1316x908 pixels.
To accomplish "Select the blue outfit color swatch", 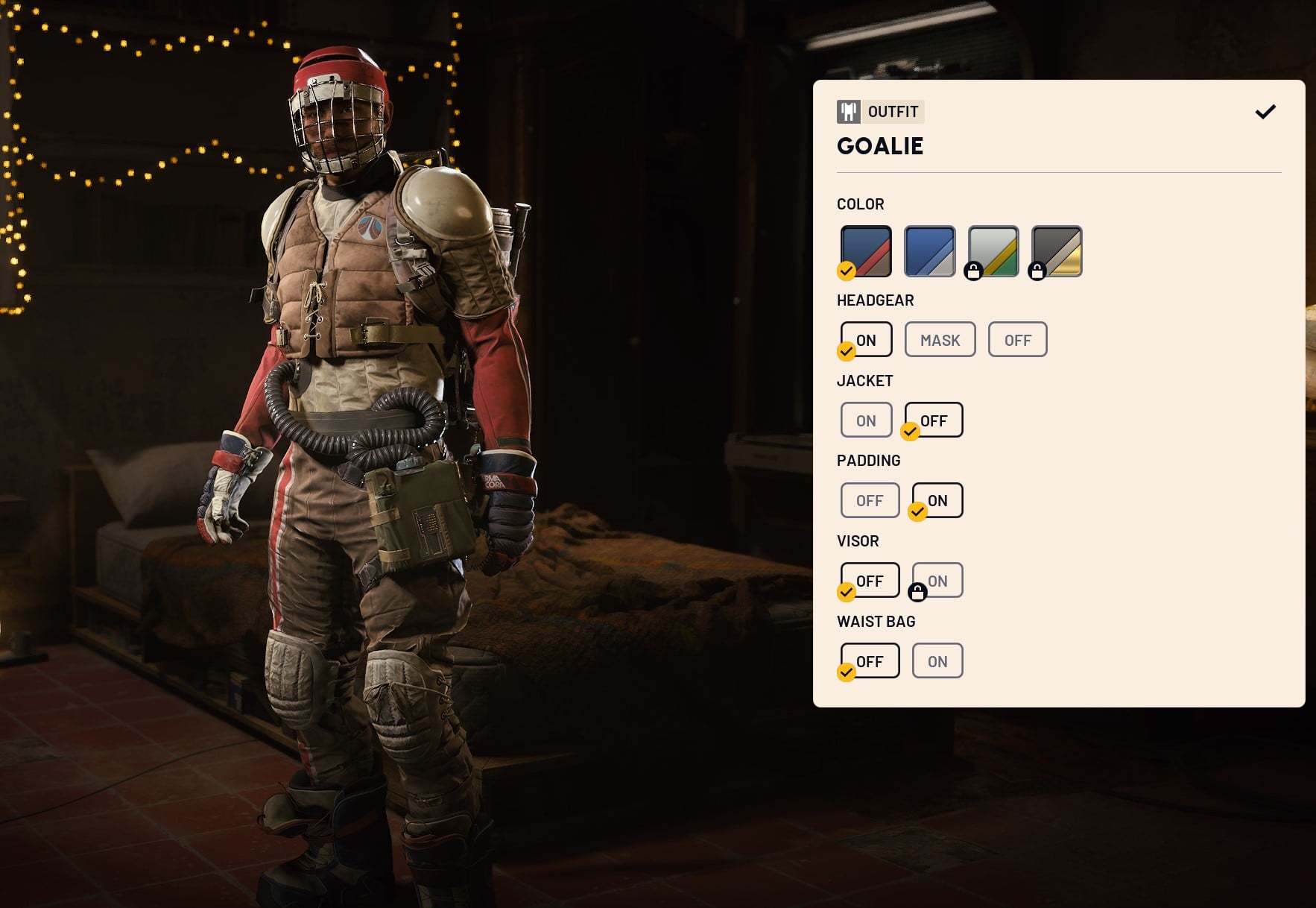I will 929,251.
